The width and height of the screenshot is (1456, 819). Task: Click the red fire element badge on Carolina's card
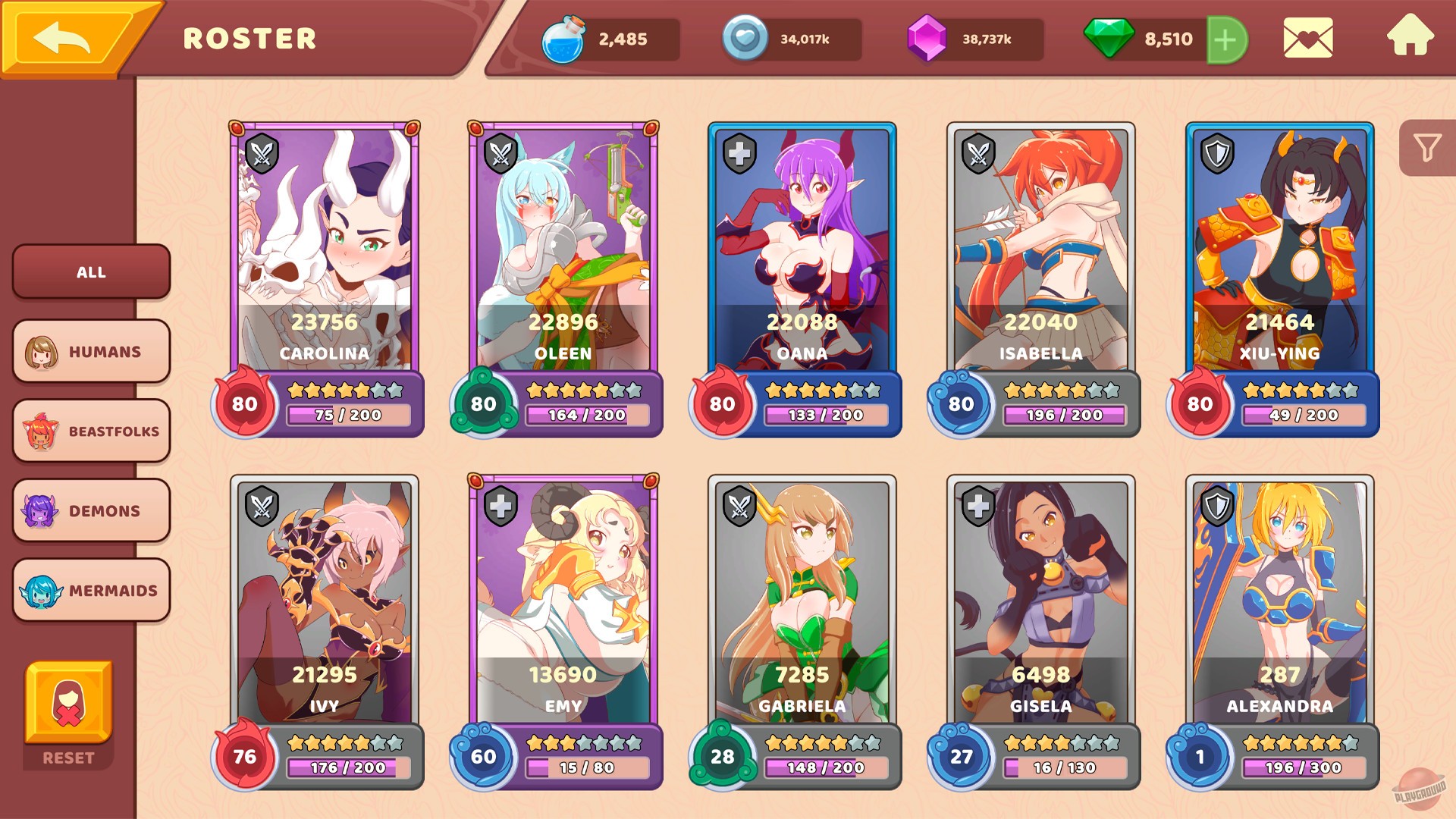click(x=245, y=404)
